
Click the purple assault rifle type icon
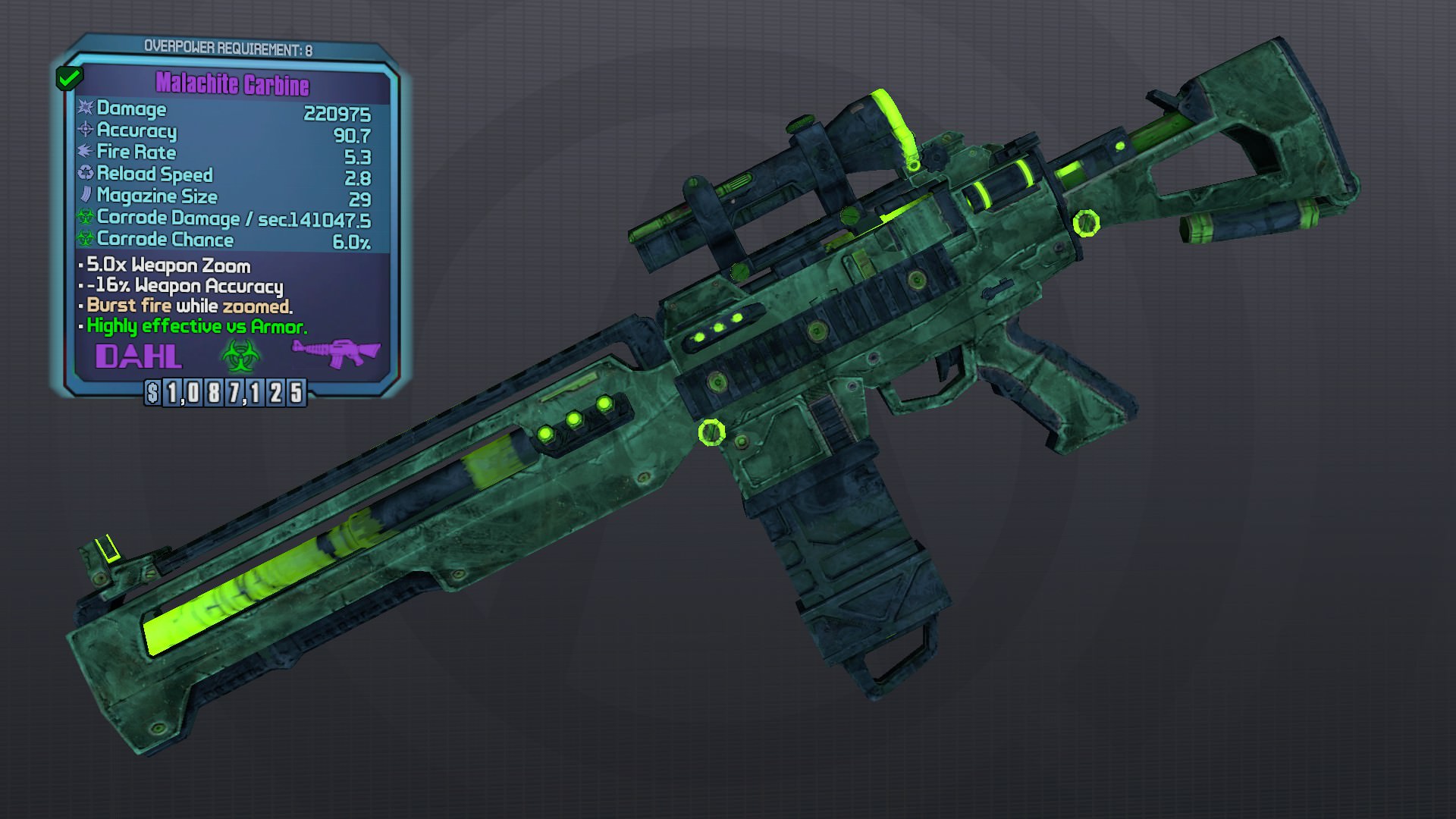pos(336,353)
